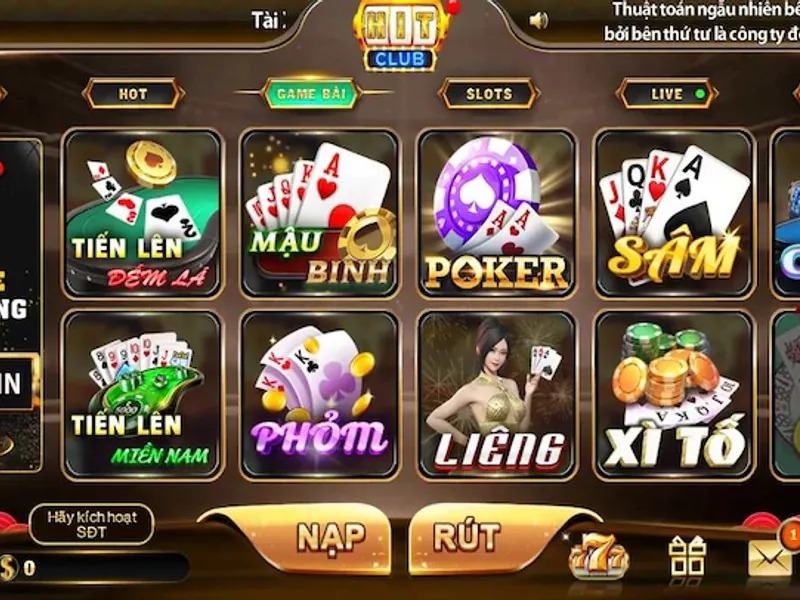Open the Mậu Binh card game
The width and height of the screenshot is (800, 600).
click(x=320, y=213)
